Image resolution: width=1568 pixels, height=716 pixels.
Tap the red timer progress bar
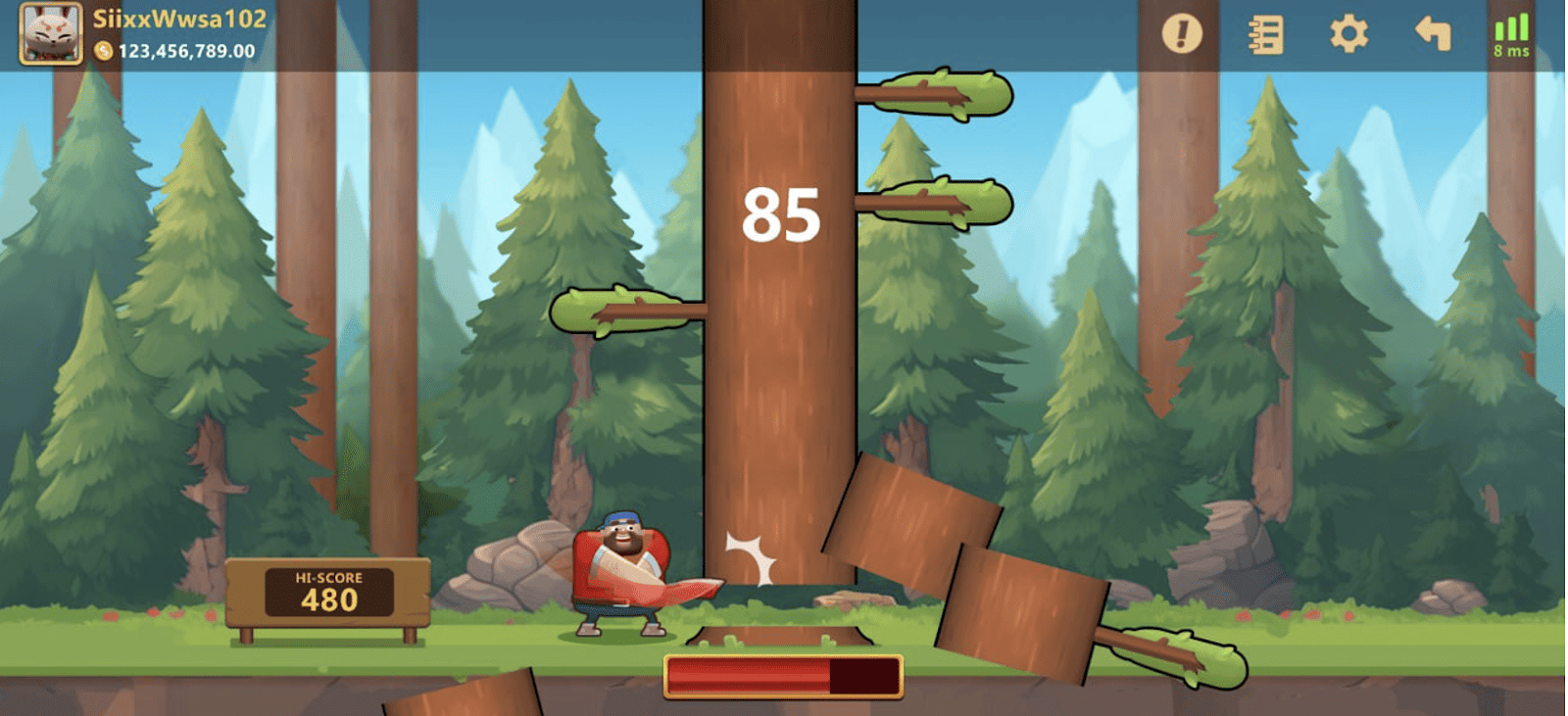[x=784, y=676]
